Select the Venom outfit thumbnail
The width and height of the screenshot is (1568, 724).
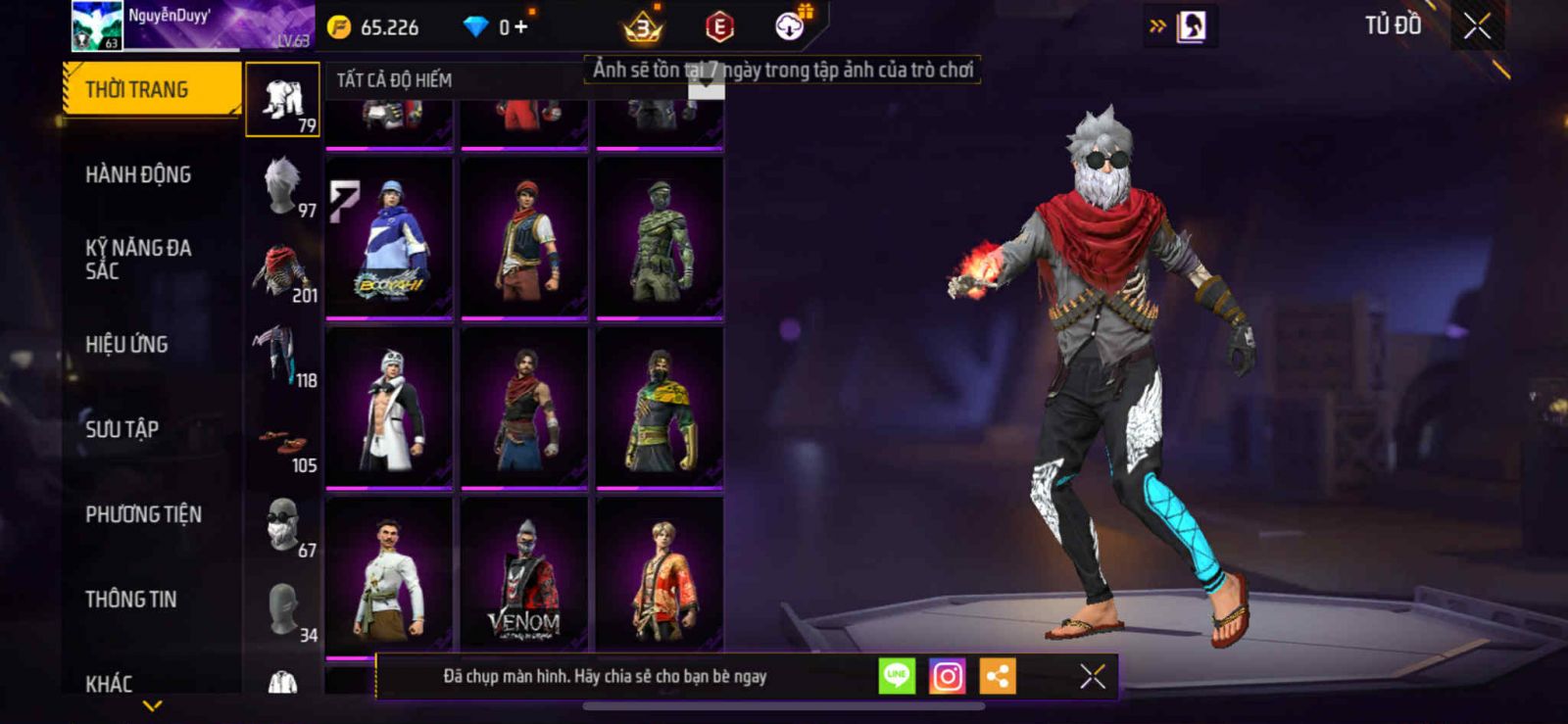(x=524, y=577)
